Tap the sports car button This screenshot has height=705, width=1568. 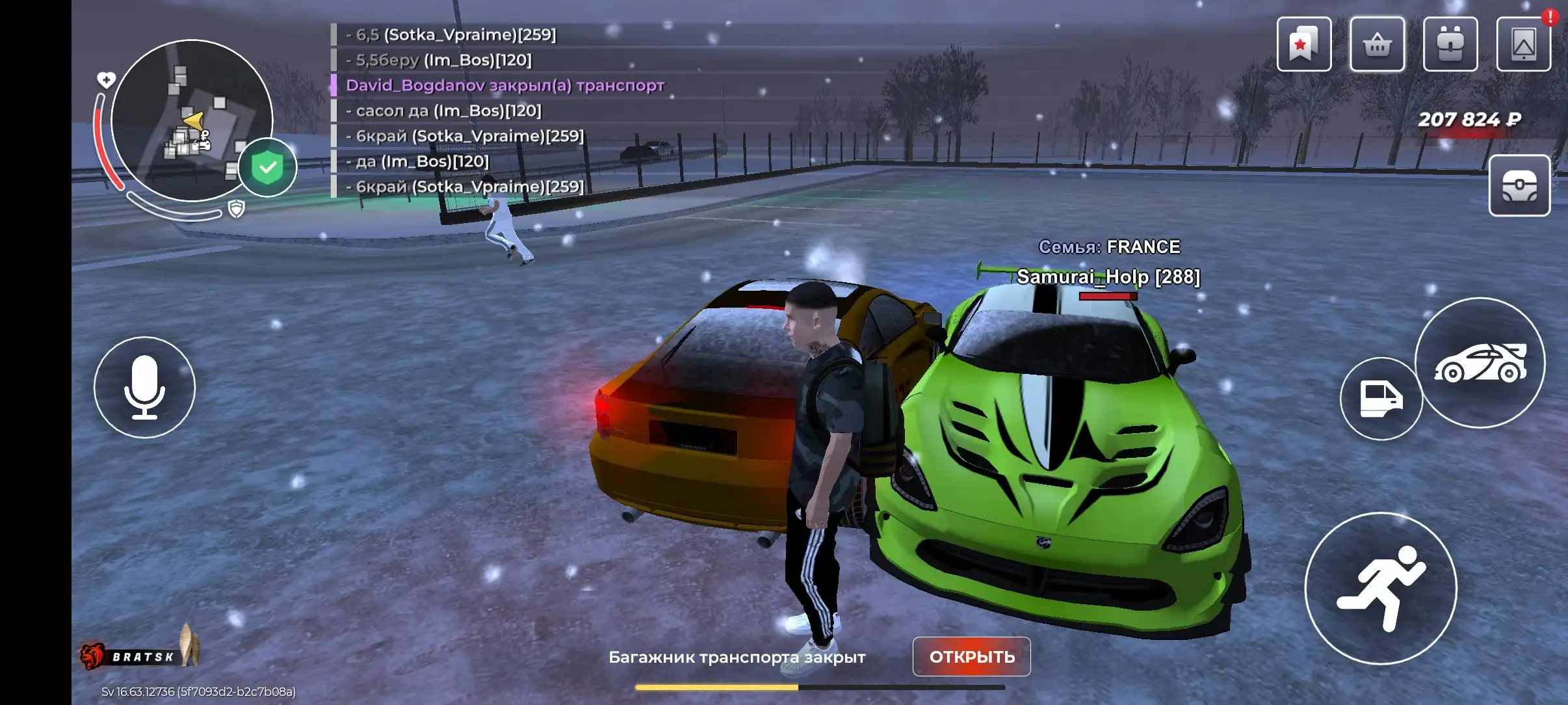pos(1480,363)
